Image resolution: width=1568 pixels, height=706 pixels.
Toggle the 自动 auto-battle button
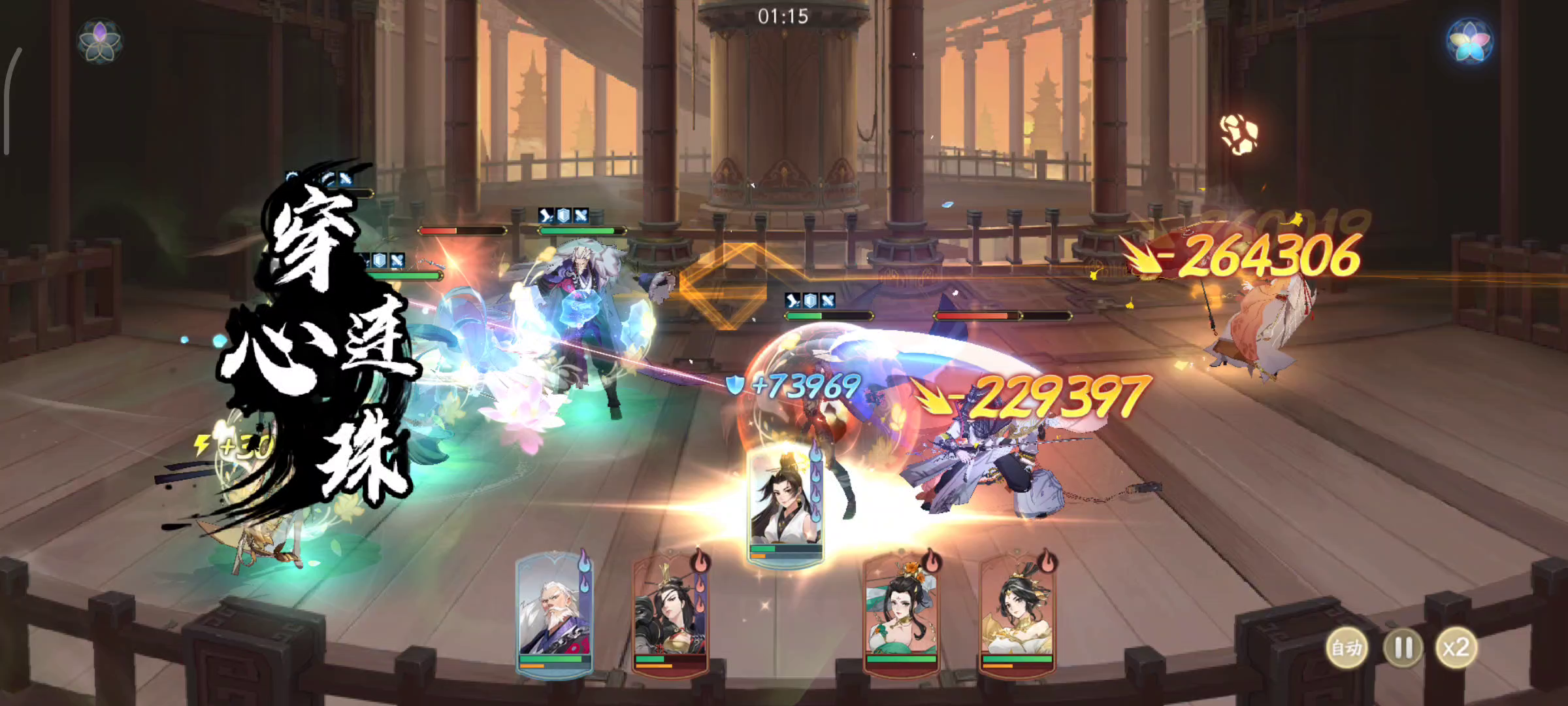(1347, 648)
